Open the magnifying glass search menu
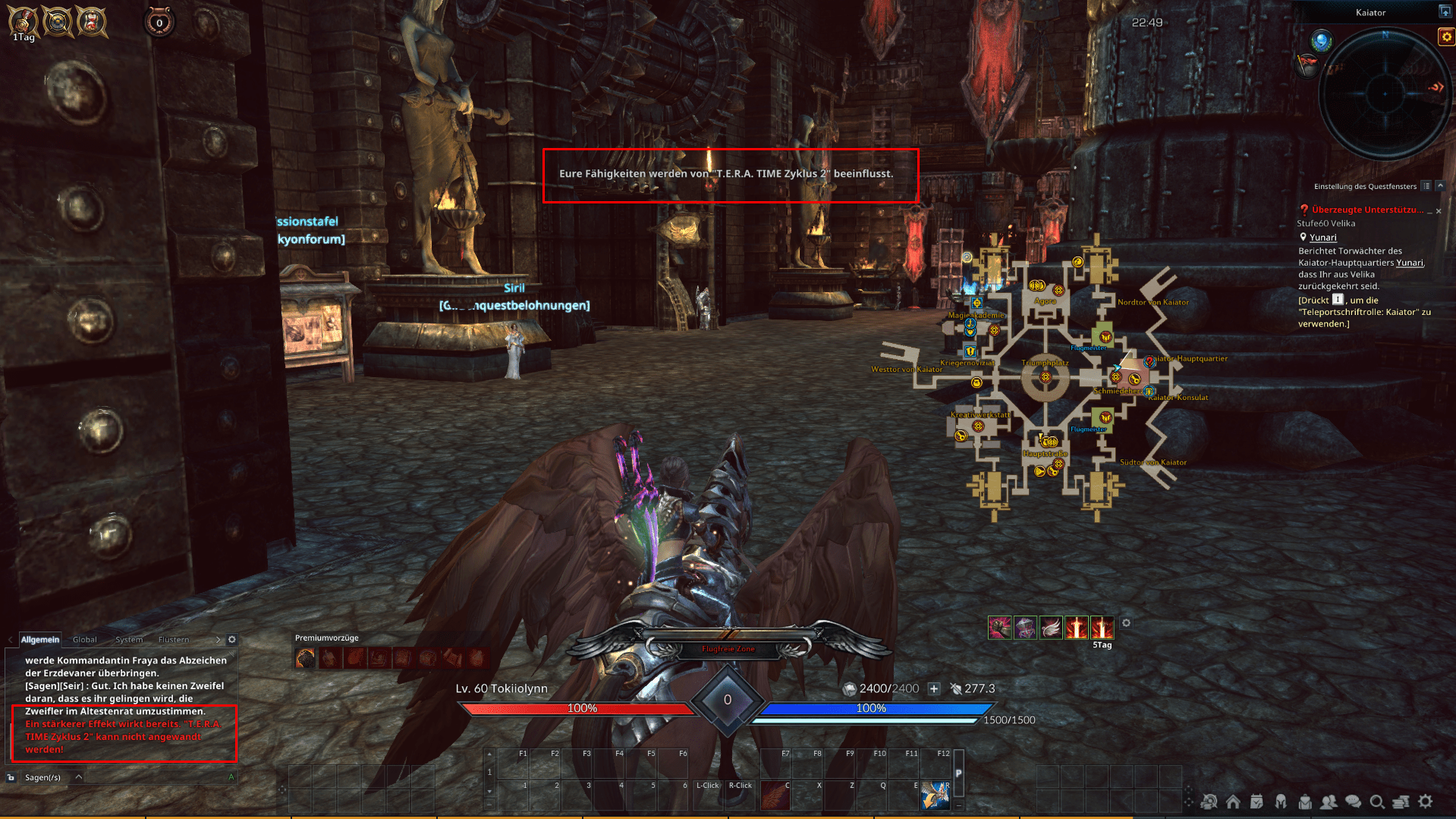Image resolution: width=1456 pixels, height=819 pixels. coord(1377,802)
